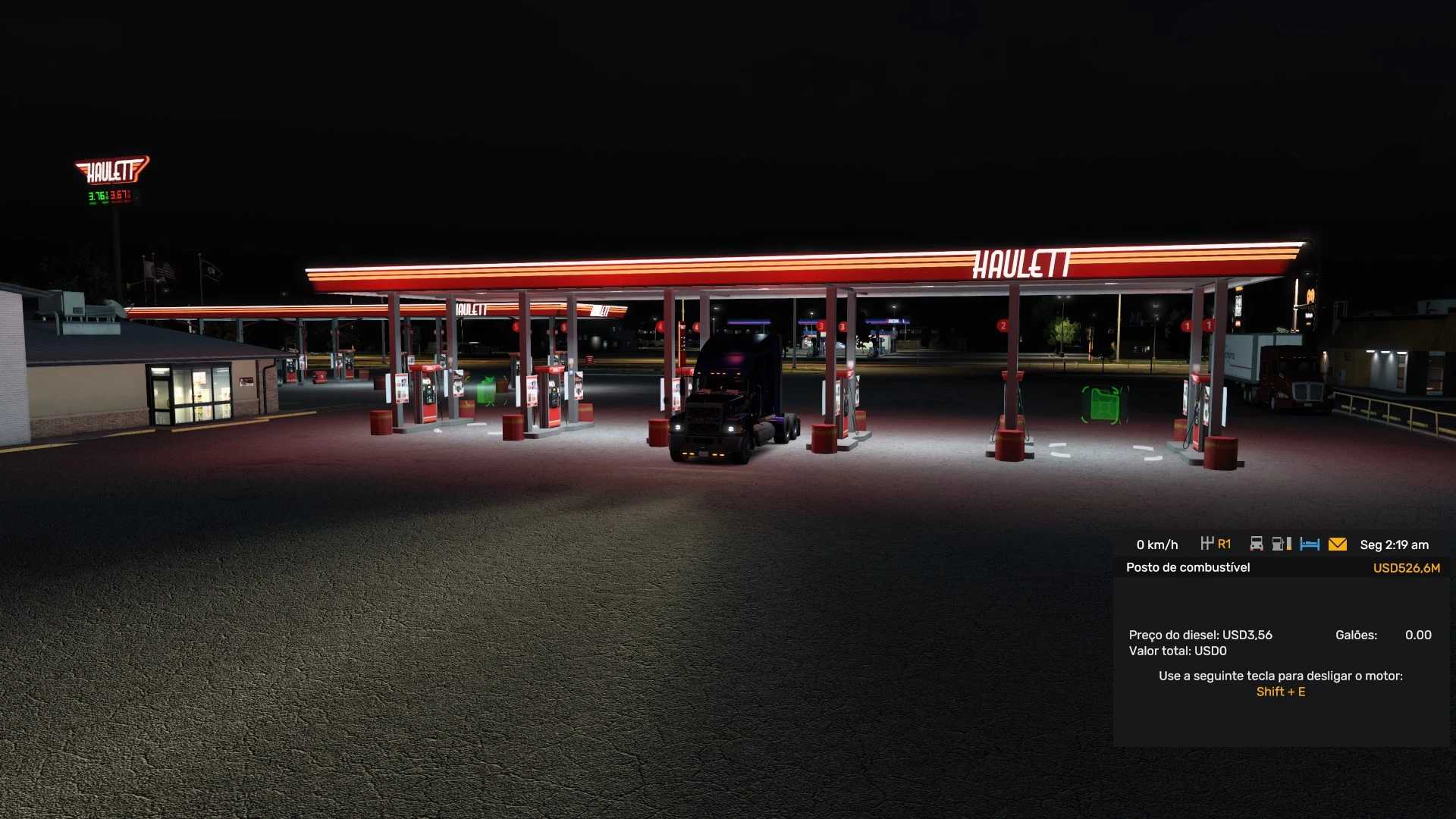Click the Shift + E keybind hint
The width and height of the screenshot is (1456, 819).
[1281, 692]
